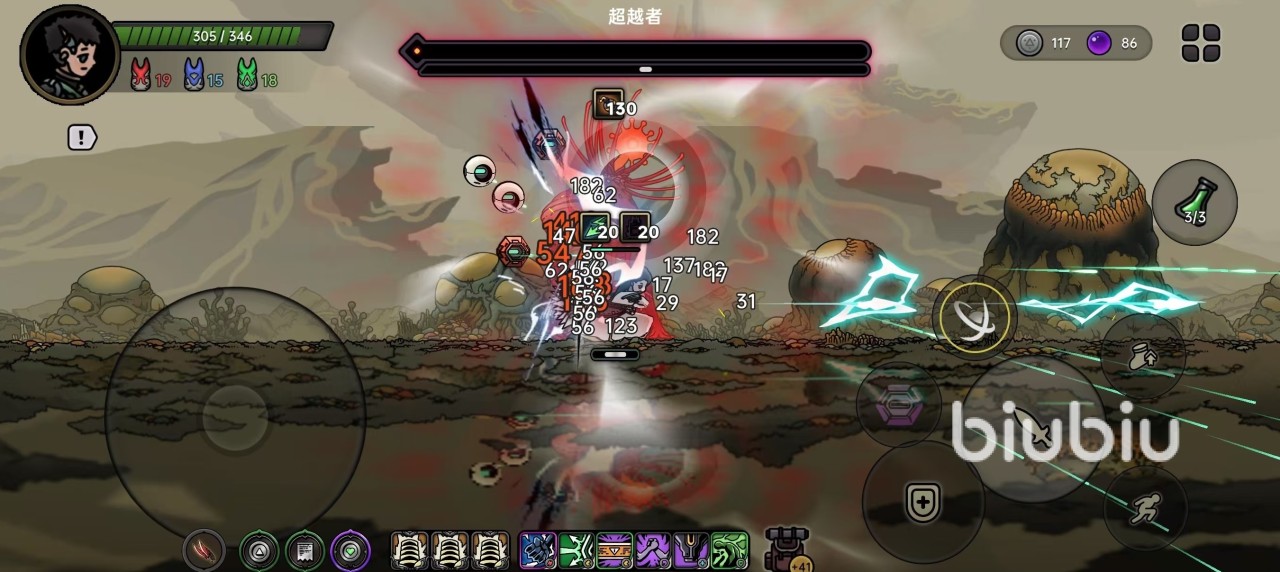
Task: Use the green healing potion flask
Action: (1194, 201)
